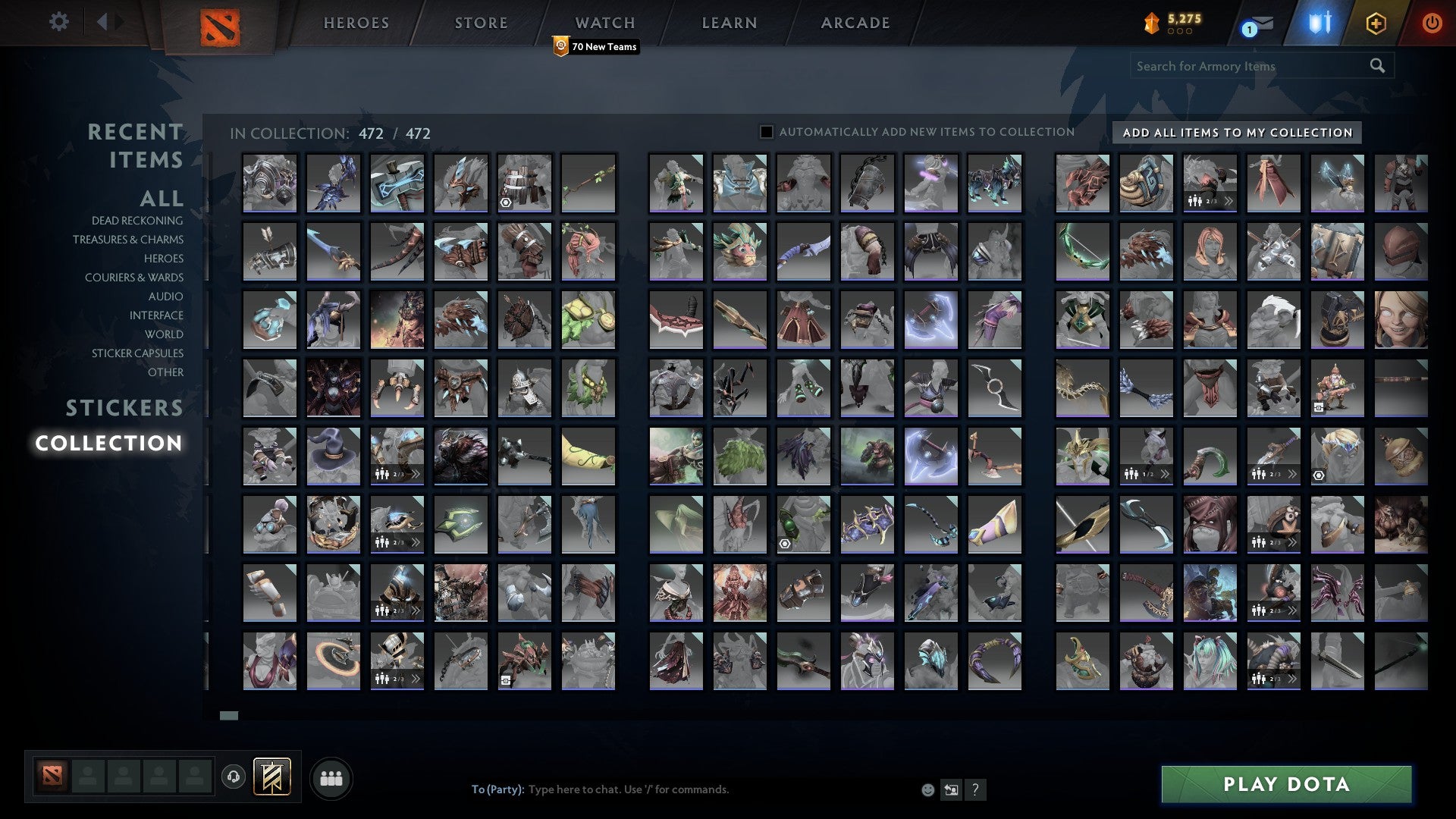Expand the 2/3 bundle chevron in left column
The height and width of the screenshot is (819, 1456).
pyautogui.click(x=416, y=474)
